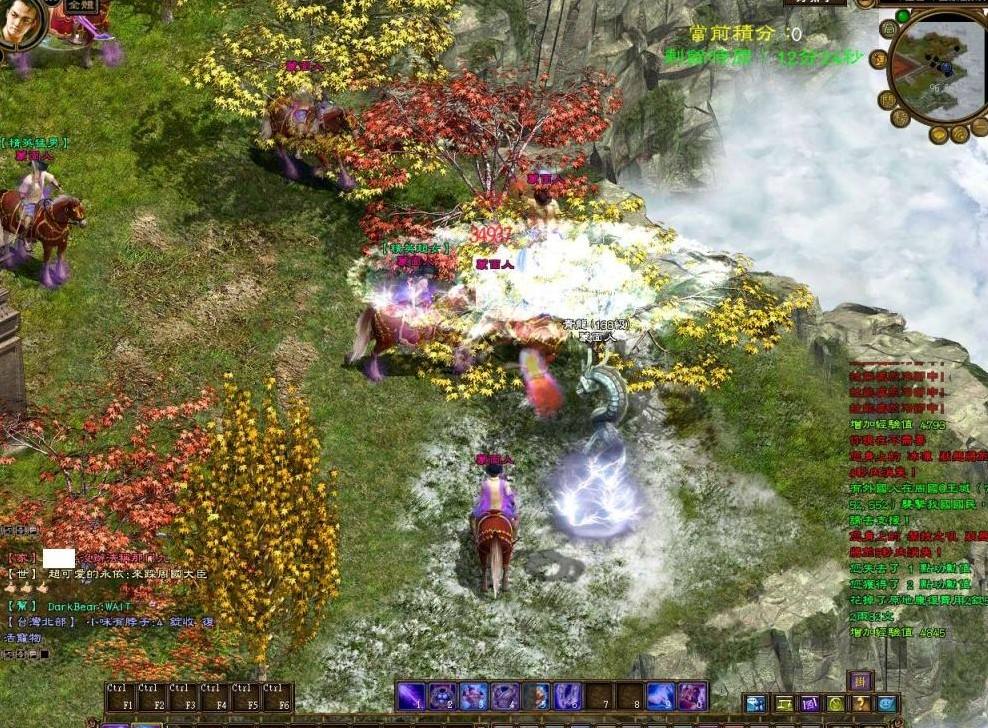Activate the skill in hotbar slot 6
988x728 pixels.
[567, 696]
